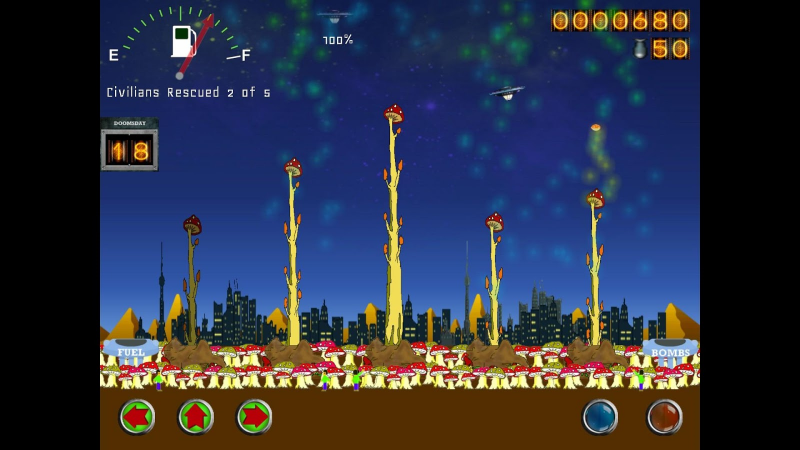Image resolution: width=800 pixels, height=450 pixels.
Task: Tap the up arrow control button
Action: [x=196, y=416]
